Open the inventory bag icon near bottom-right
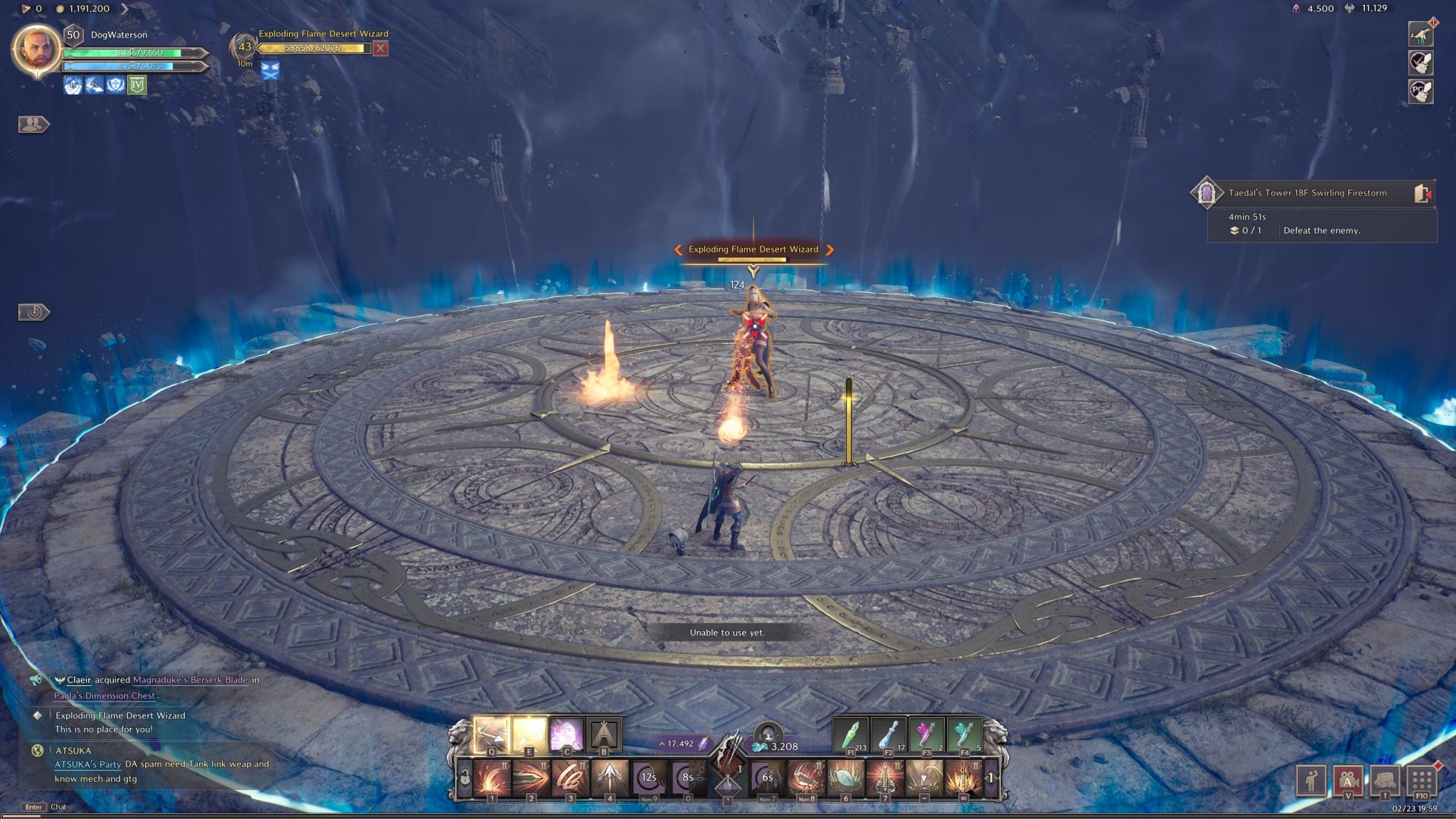 [1385, 780]
